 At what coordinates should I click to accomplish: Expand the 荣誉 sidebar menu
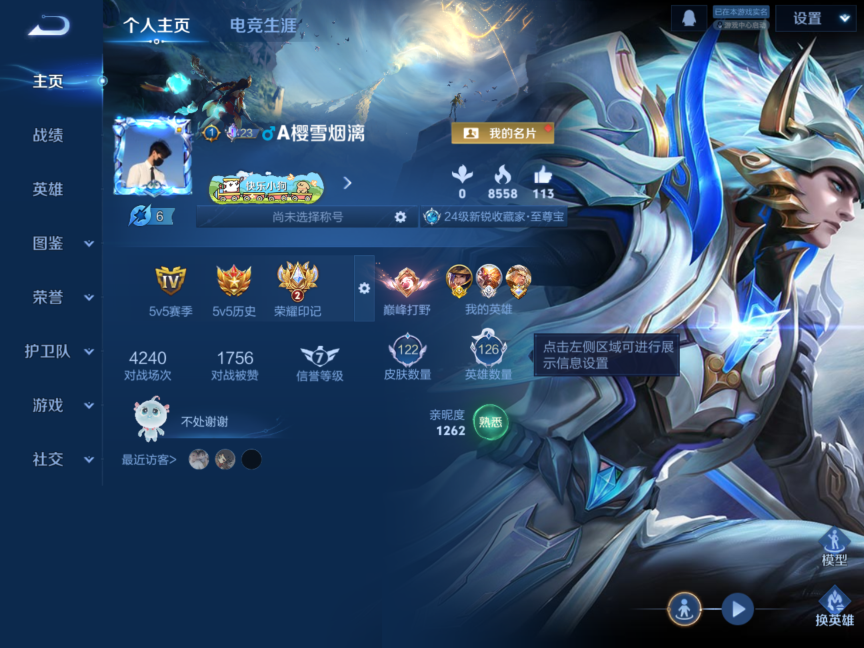(x=60, y=297)
